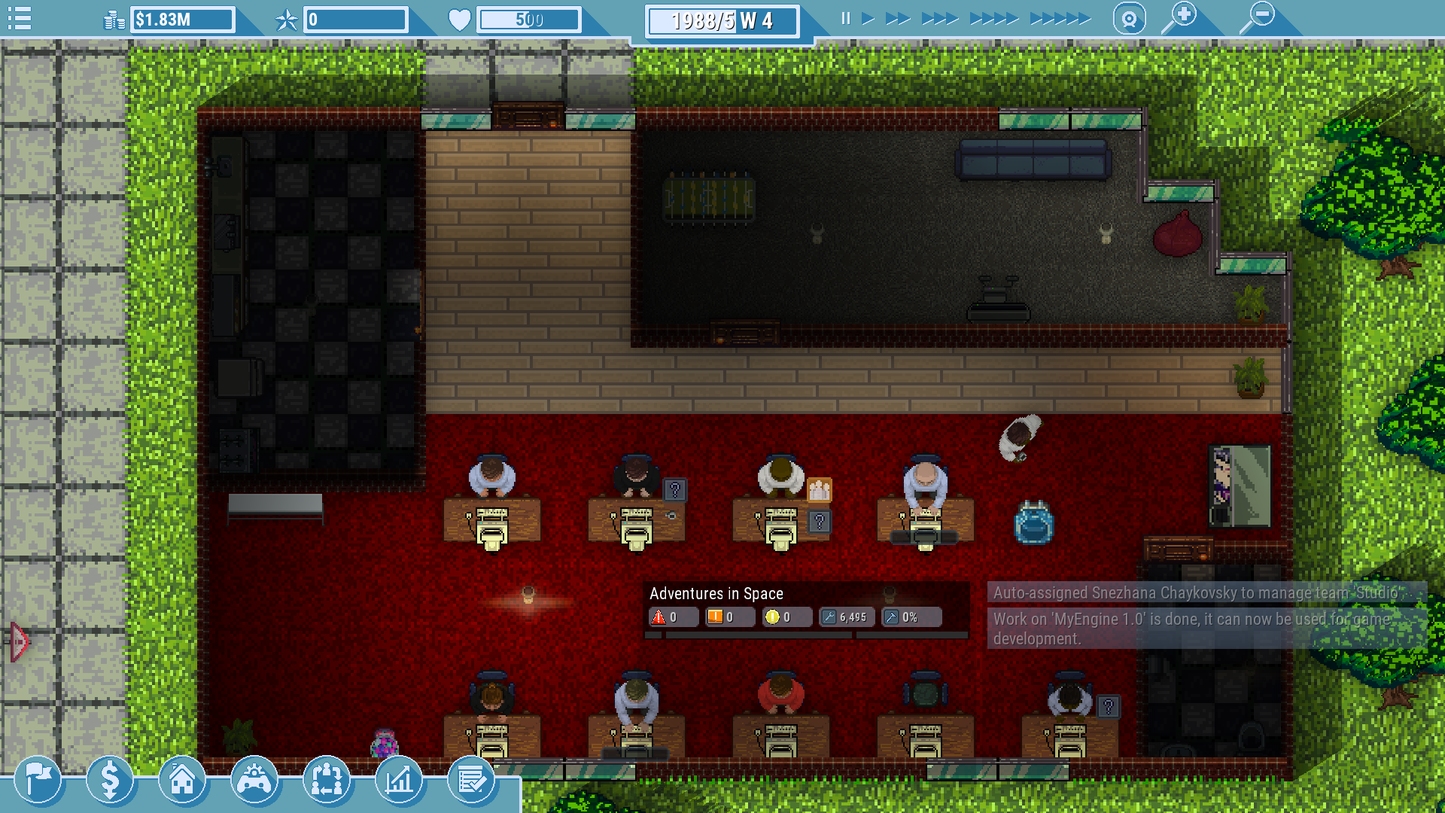Viewport: 1445px width, 813px height.
Task: Pause the game
Action: [844, 17]
